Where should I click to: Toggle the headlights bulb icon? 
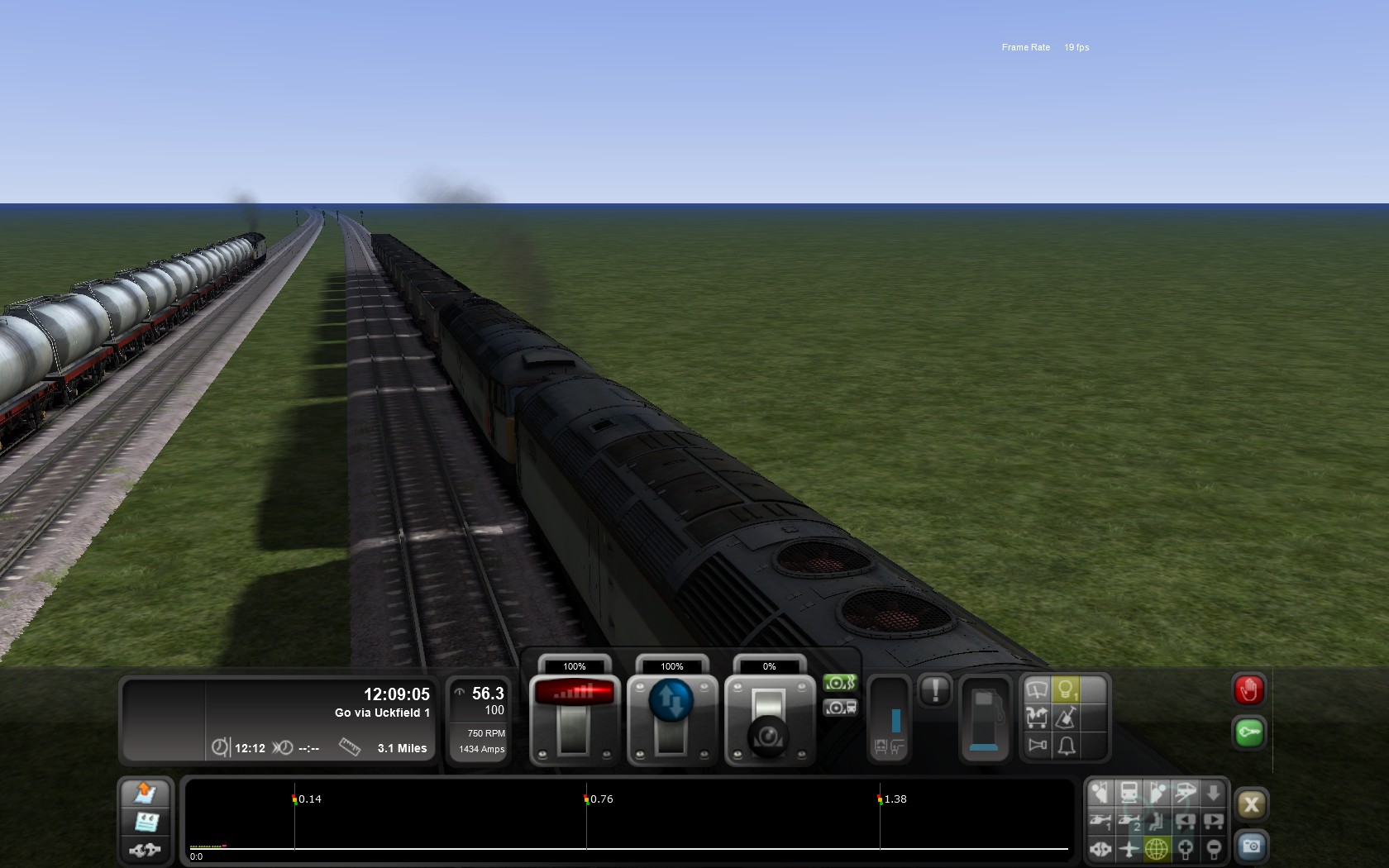(1066, 689)
